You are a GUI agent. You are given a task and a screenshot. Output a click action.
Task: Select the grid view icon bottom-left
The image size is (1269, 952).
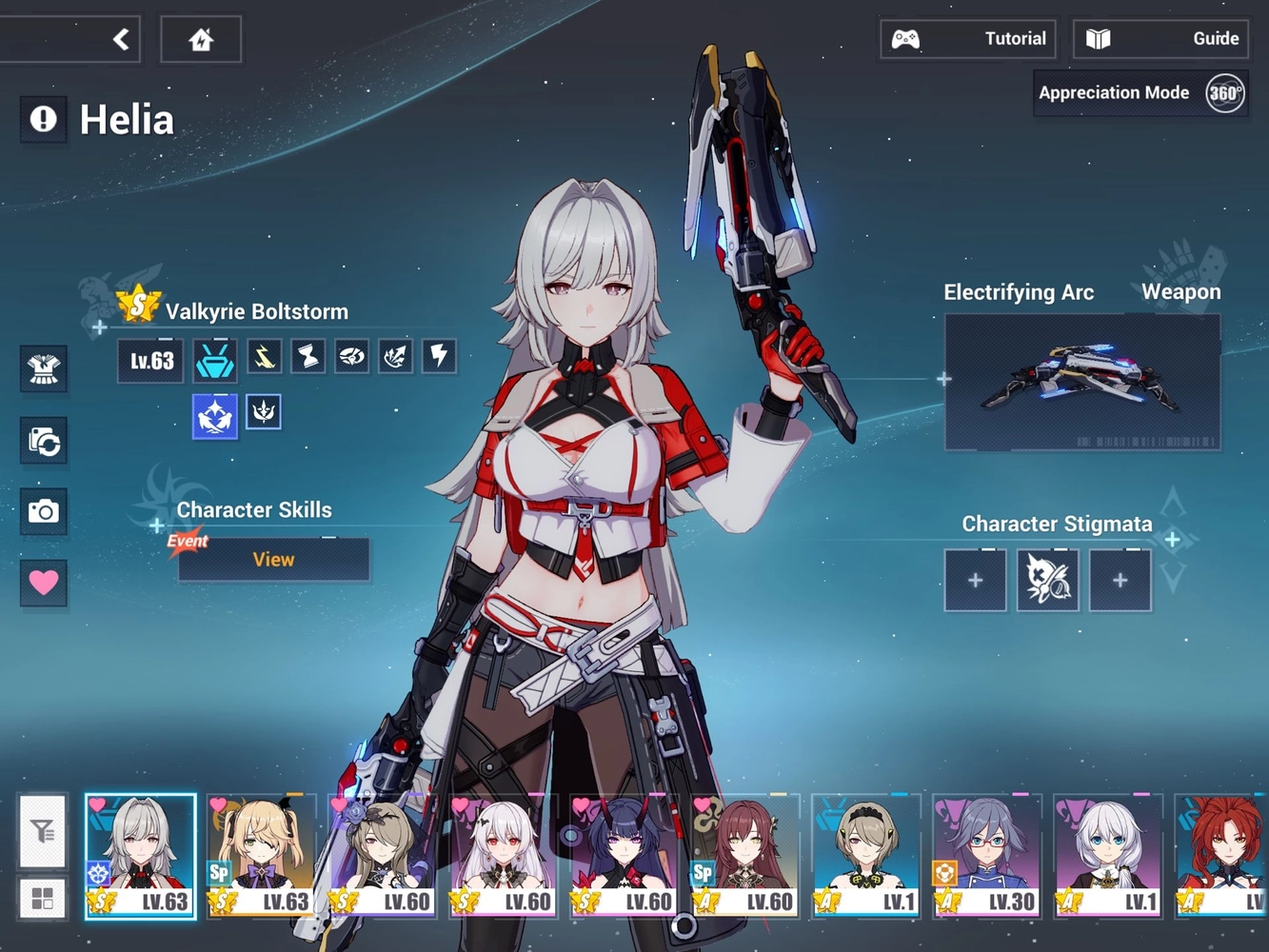click(41, 896)
